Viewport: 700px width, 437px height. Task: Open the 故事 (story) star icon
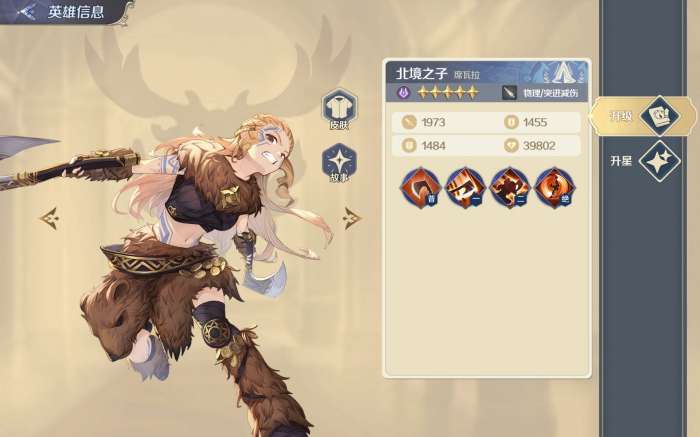[x=338, y=162]
